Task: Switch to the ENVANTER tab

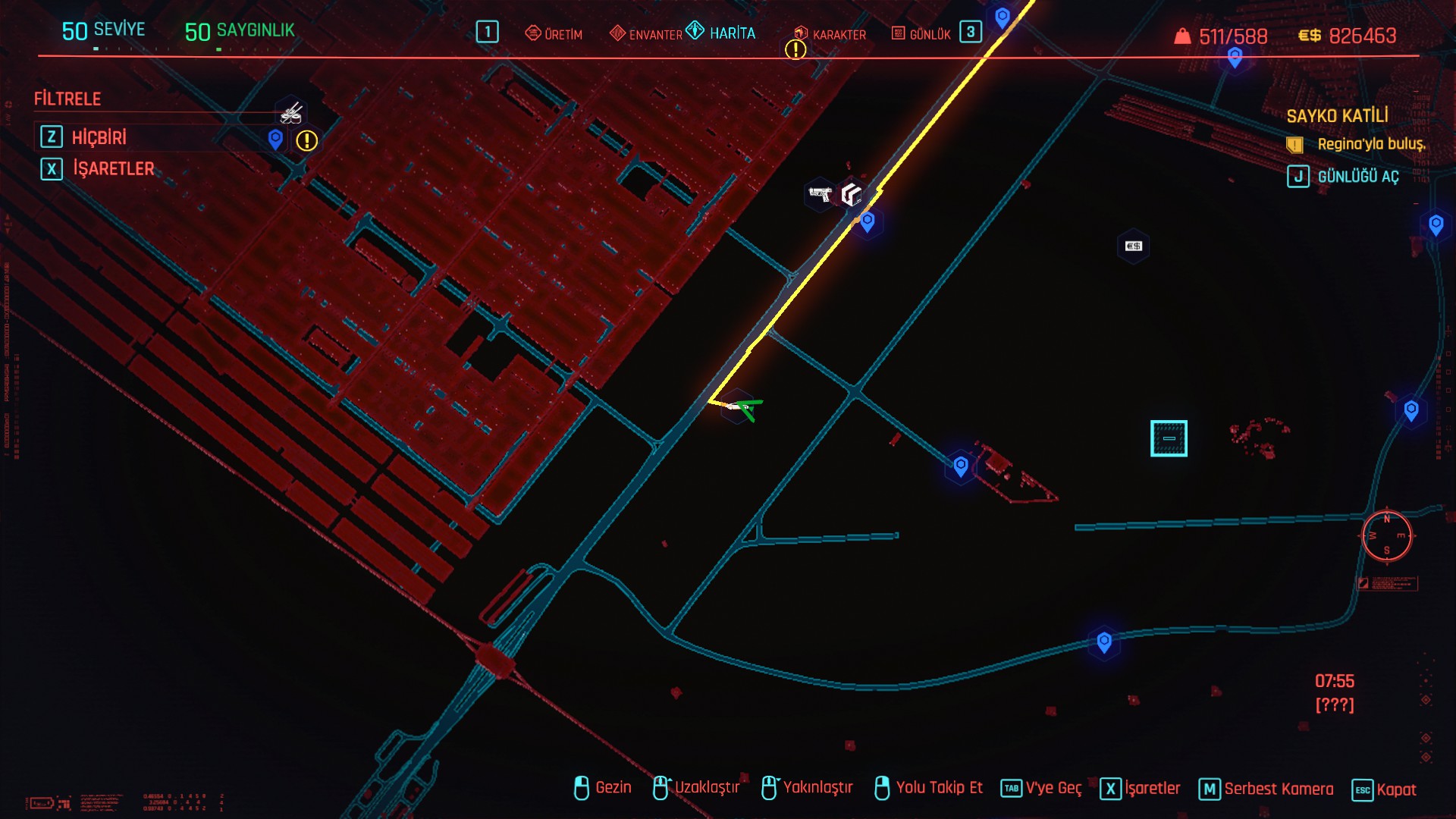Action: click(x=646, y=34)
